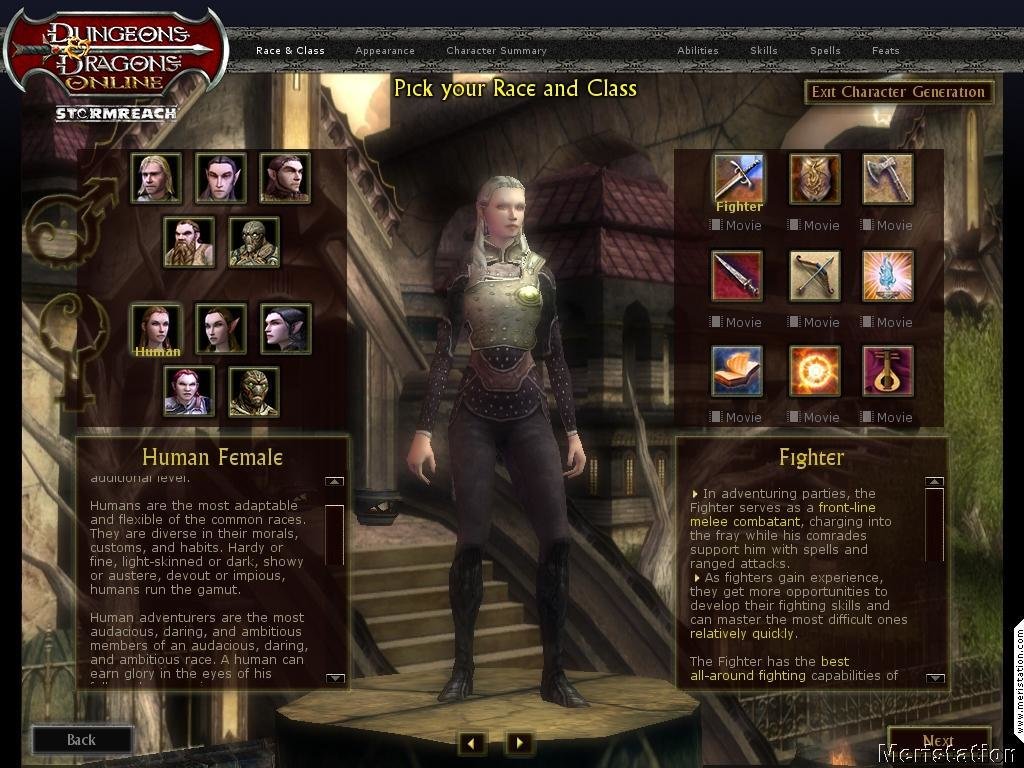Pick the Fighter class sword icon
The height and width of the screenshot is (768, 1024).
coord(738,176)
